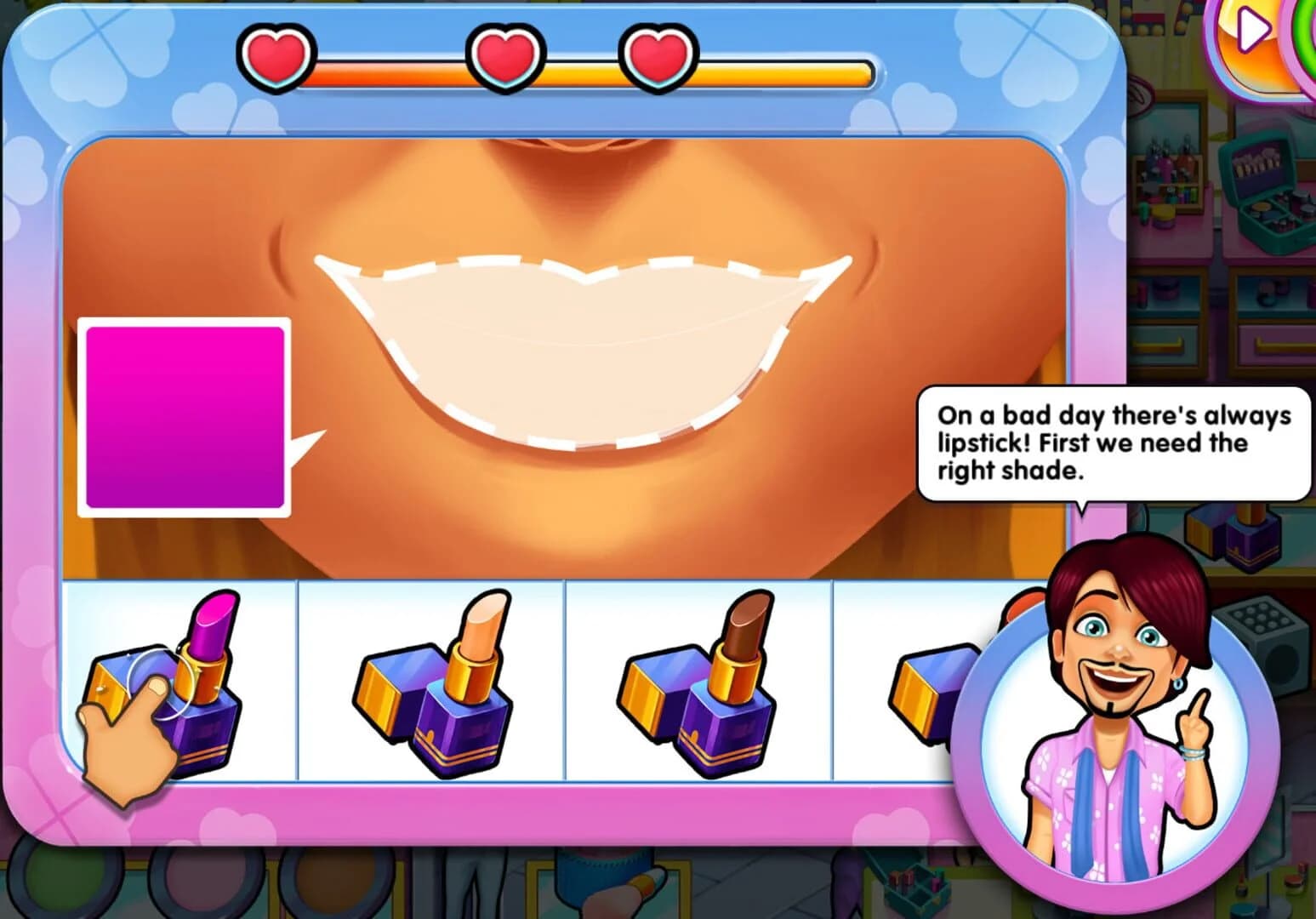This screenshot has height=919, width=1316.
Task: Click the purple lipstick bottle base
Action: pos(204,732)
